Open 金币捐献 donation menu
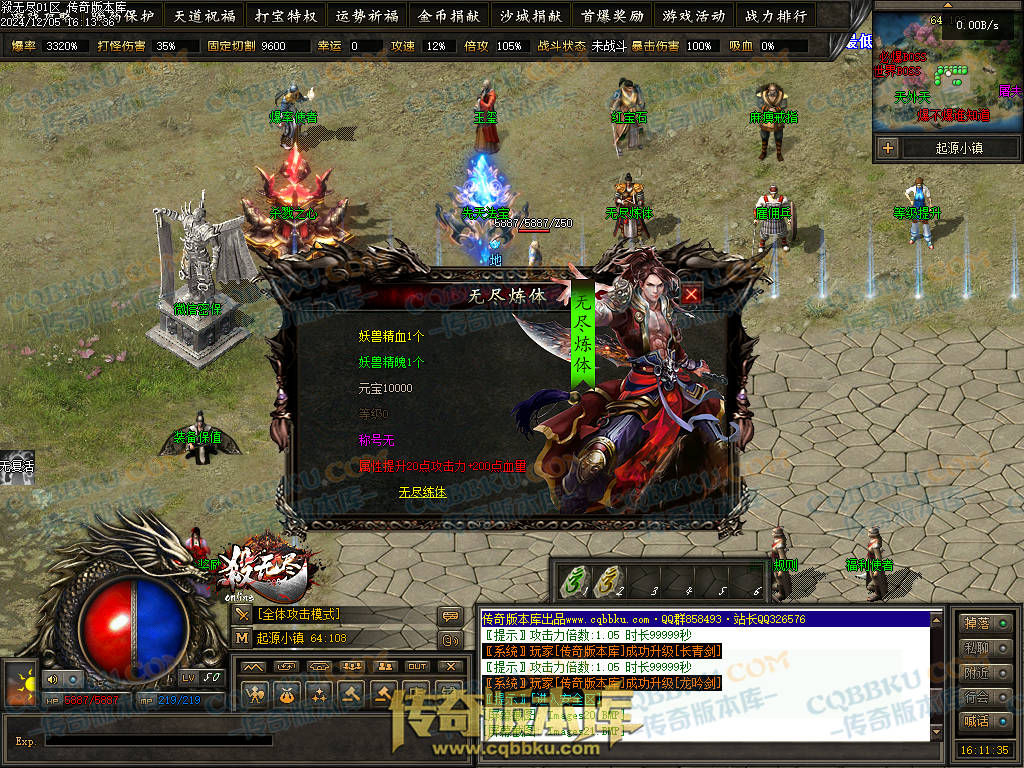Screen dimensions: 1024x768 [x=449, y=15]
